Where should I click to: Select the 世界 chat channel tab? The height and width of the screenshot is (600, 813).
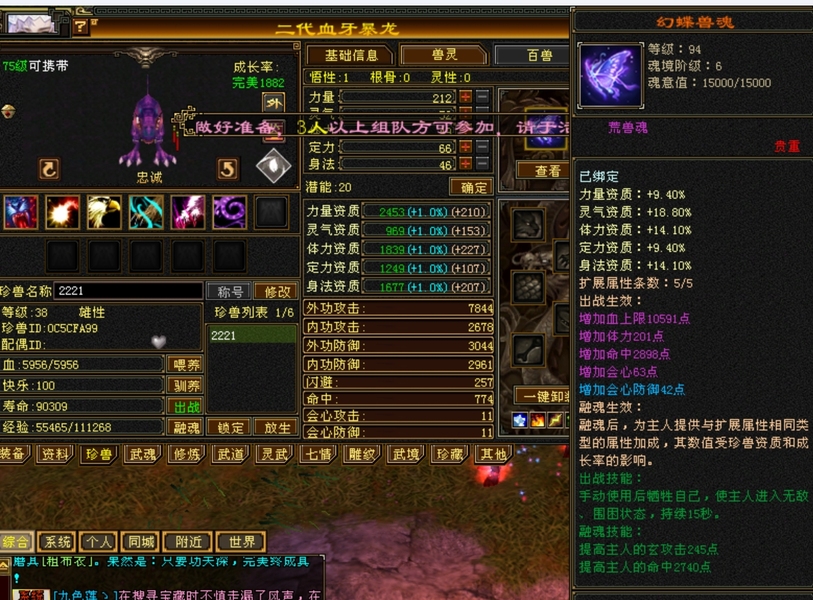pyautogui.click(x=240, y=543)
